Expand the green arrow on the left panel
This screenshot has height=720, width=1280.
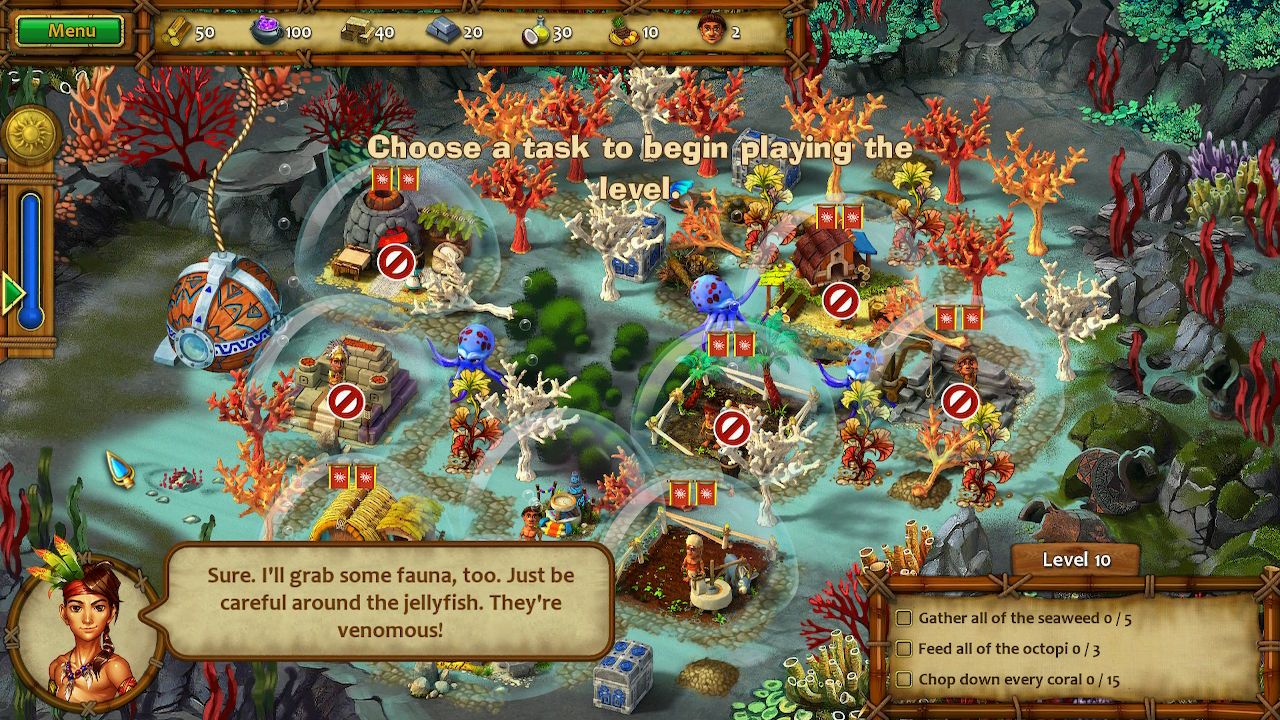coord(12,295)
